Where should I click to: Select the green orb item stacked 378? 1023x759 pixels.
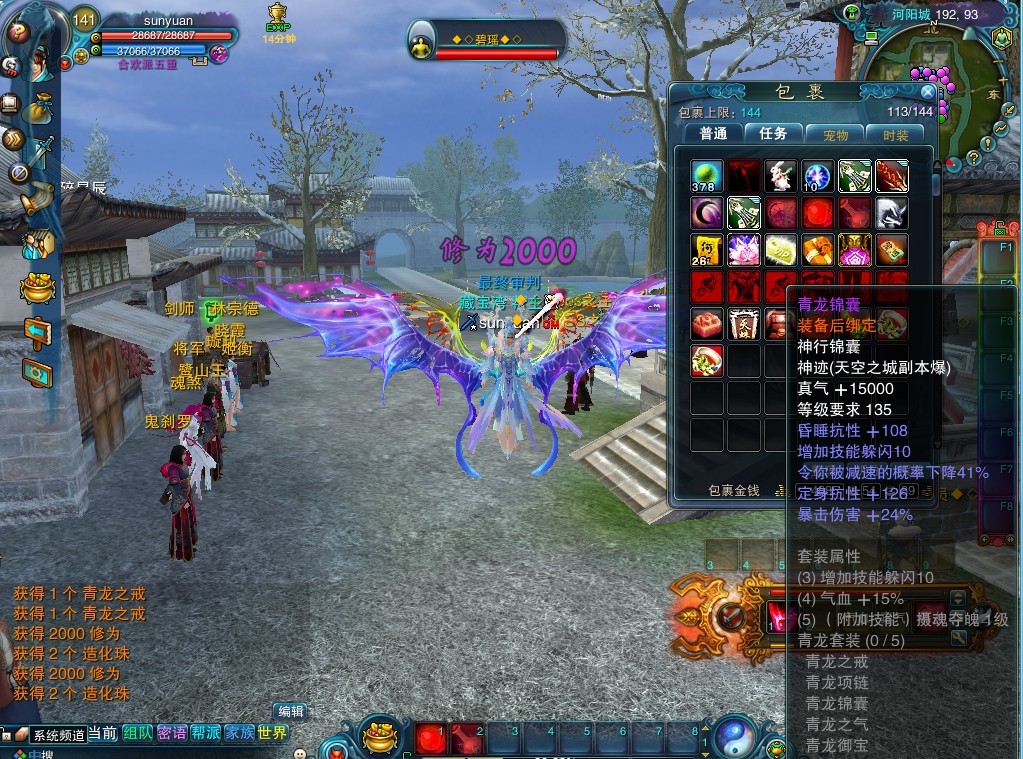point(707,176)
